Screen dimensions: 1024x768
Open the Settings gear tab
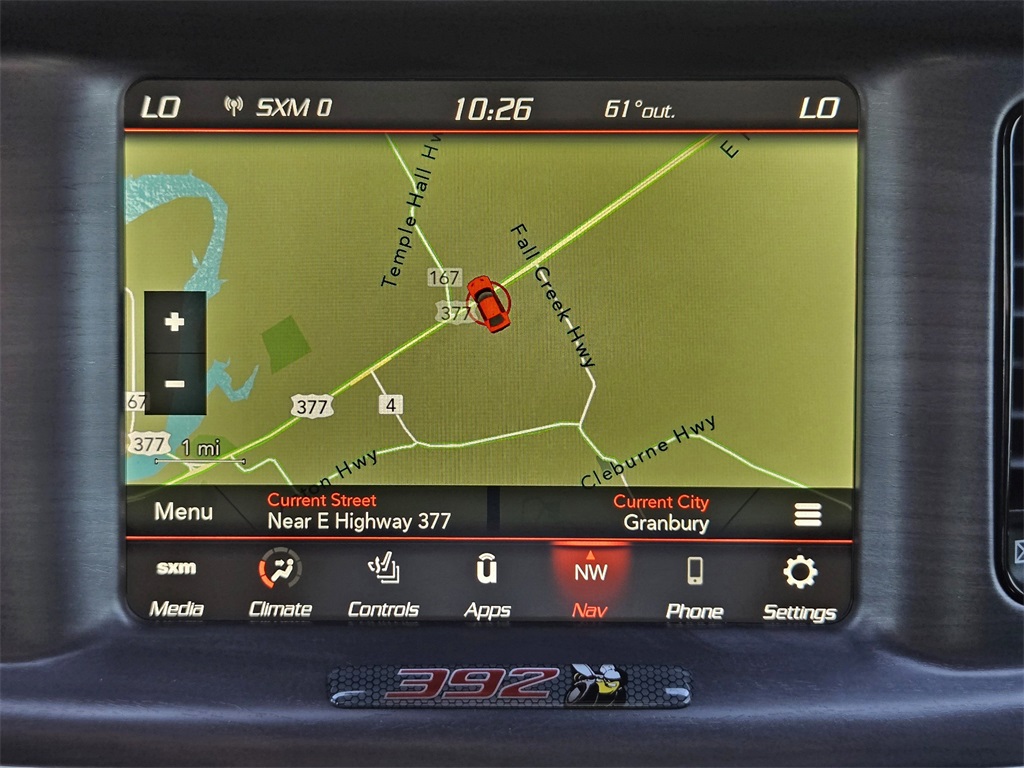(x=799, y=587)
